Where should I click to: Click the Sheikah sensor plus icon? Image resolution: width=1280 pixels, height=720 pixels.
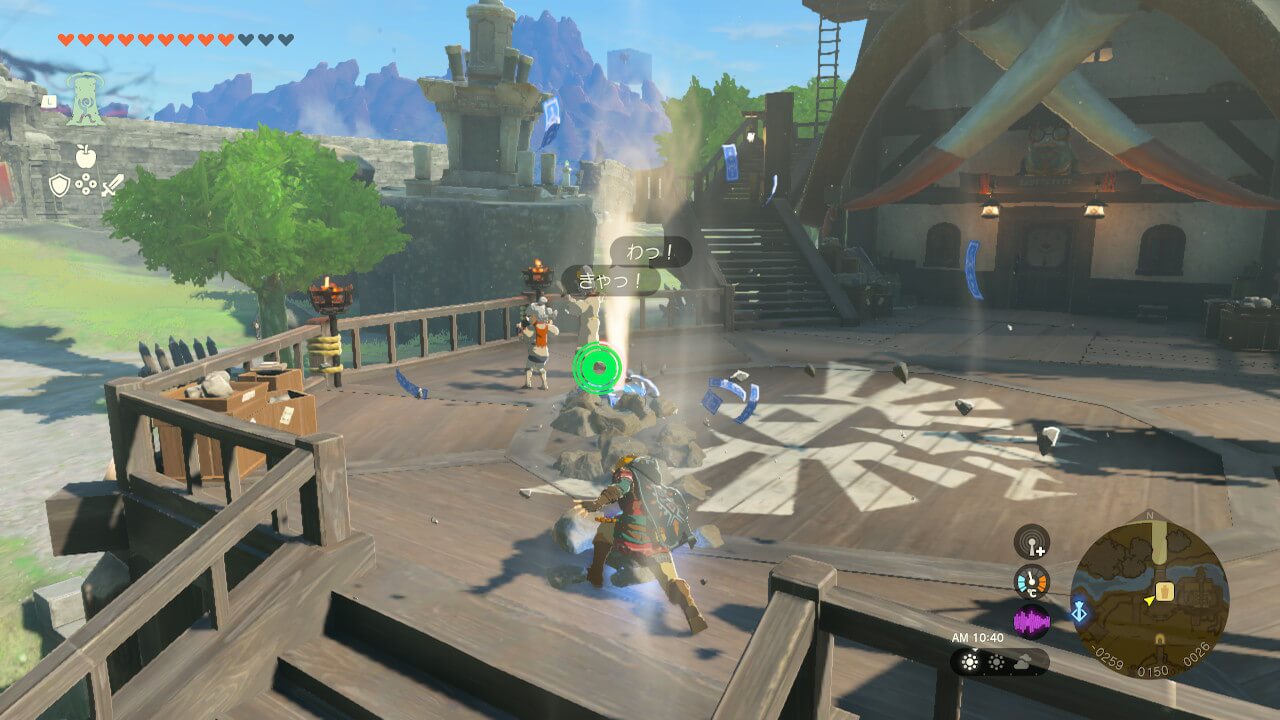[x=1031, y=542]
